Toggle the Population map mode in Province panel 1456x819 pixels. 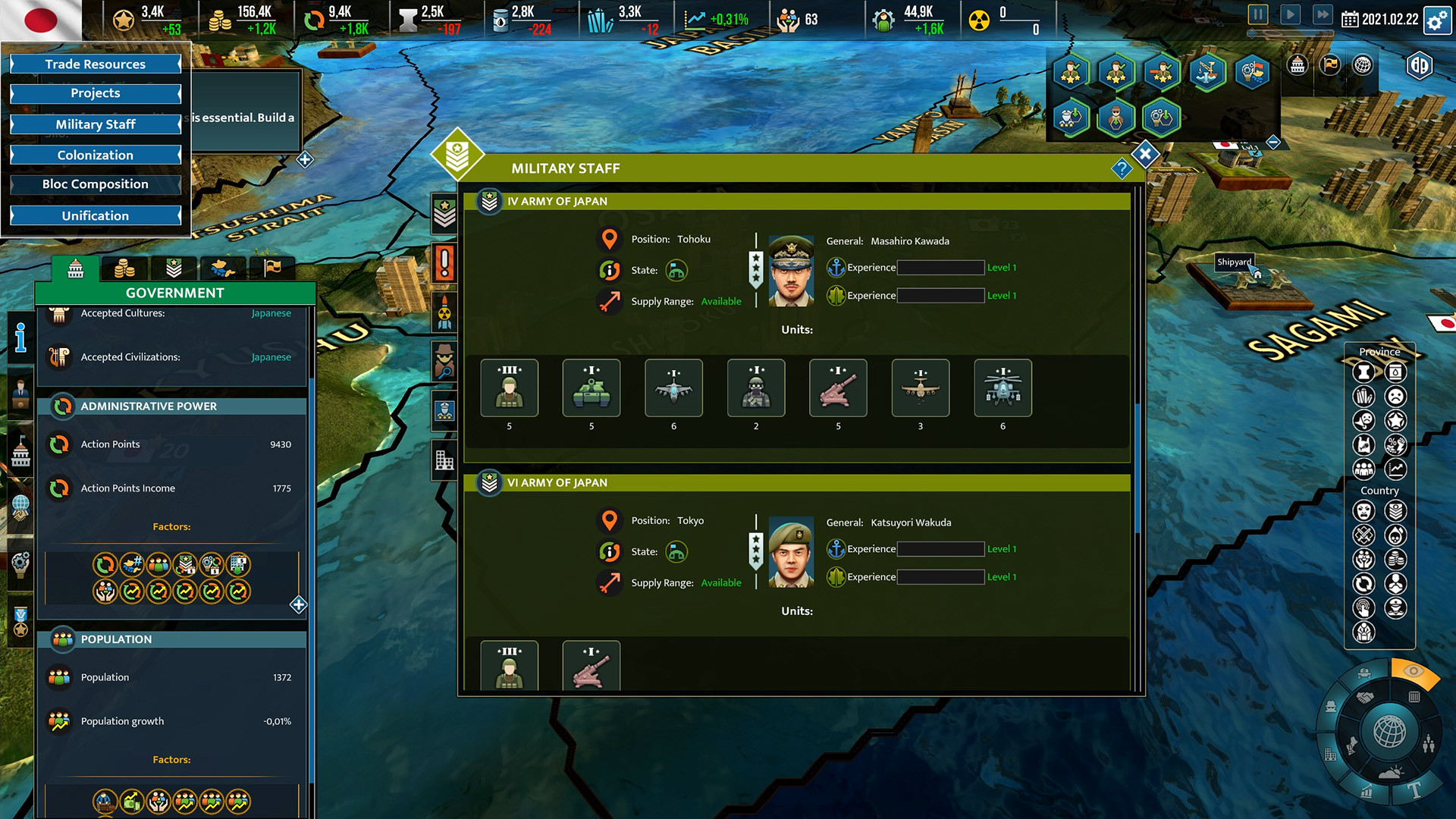[x=1363, y=469]
